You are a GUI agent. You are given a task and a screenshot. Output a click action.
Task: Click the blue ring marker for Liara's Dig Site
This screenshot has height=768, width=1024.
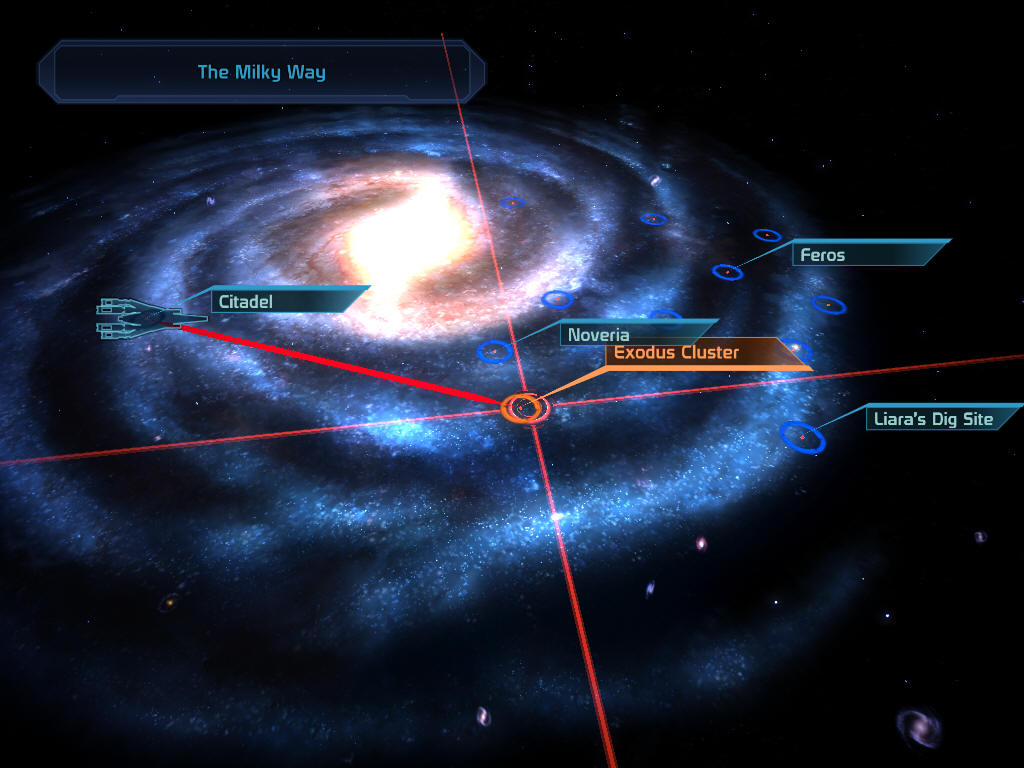(x=802, y=437)
